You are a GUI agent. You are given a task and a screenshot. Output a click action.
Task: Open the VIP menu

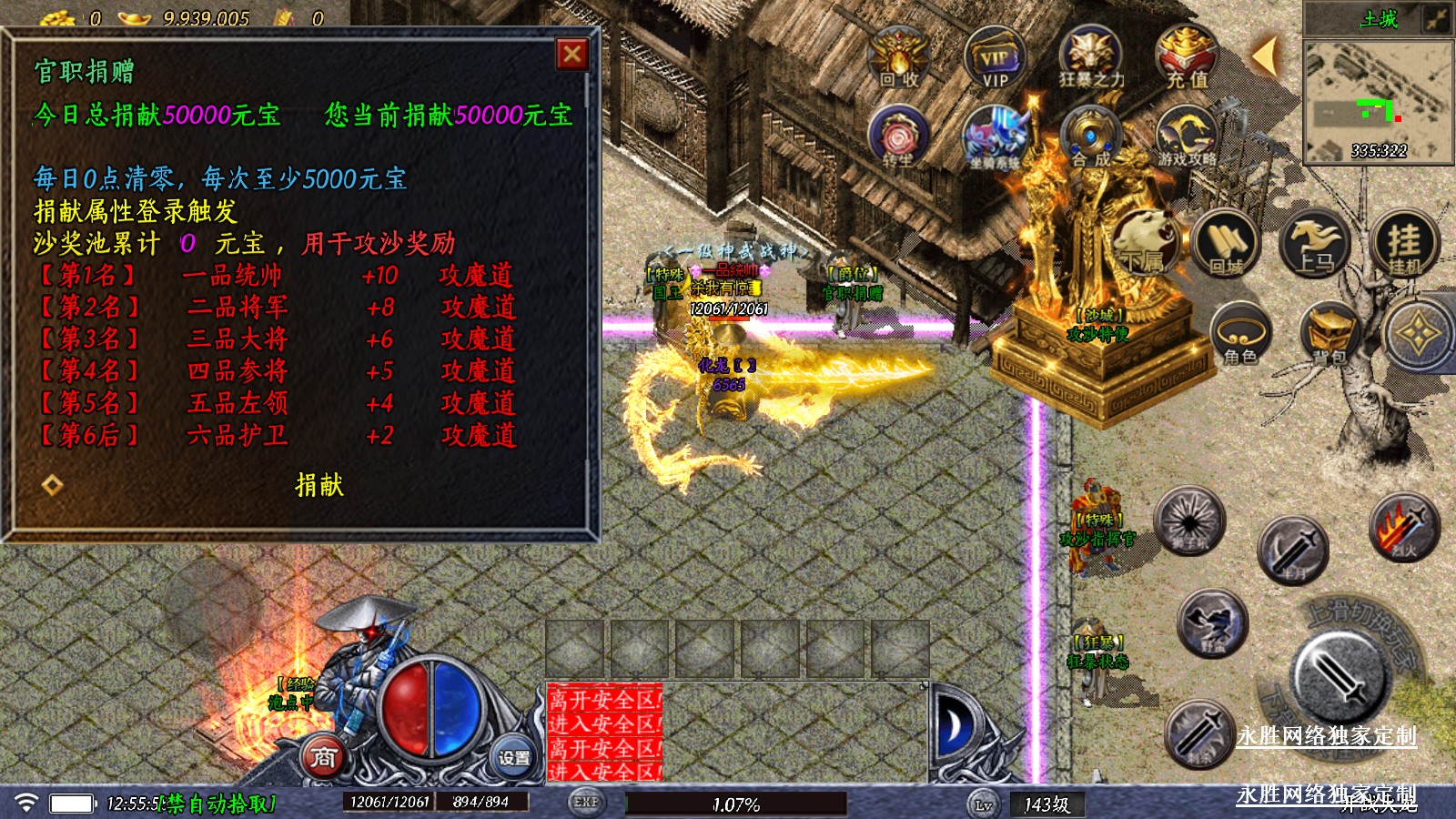[994, 56]
